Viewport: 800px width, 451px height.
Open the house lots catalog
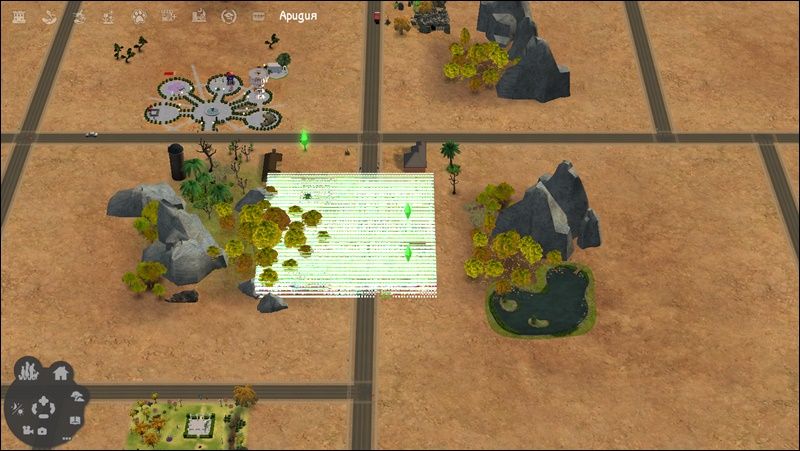click(60, 374)
